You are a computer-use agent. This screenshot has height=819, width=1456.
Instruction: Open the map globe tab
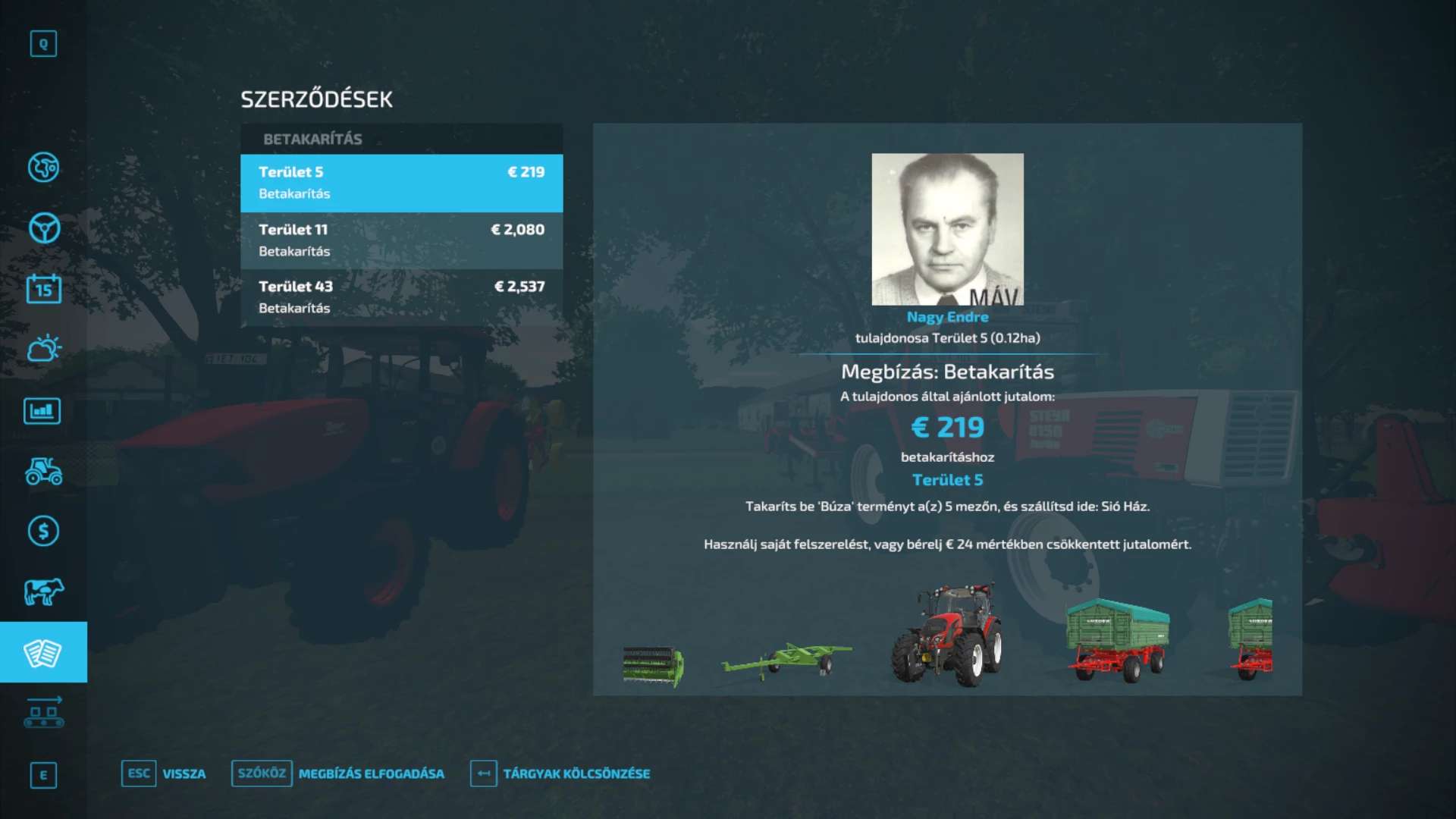(x=43, y=168)
